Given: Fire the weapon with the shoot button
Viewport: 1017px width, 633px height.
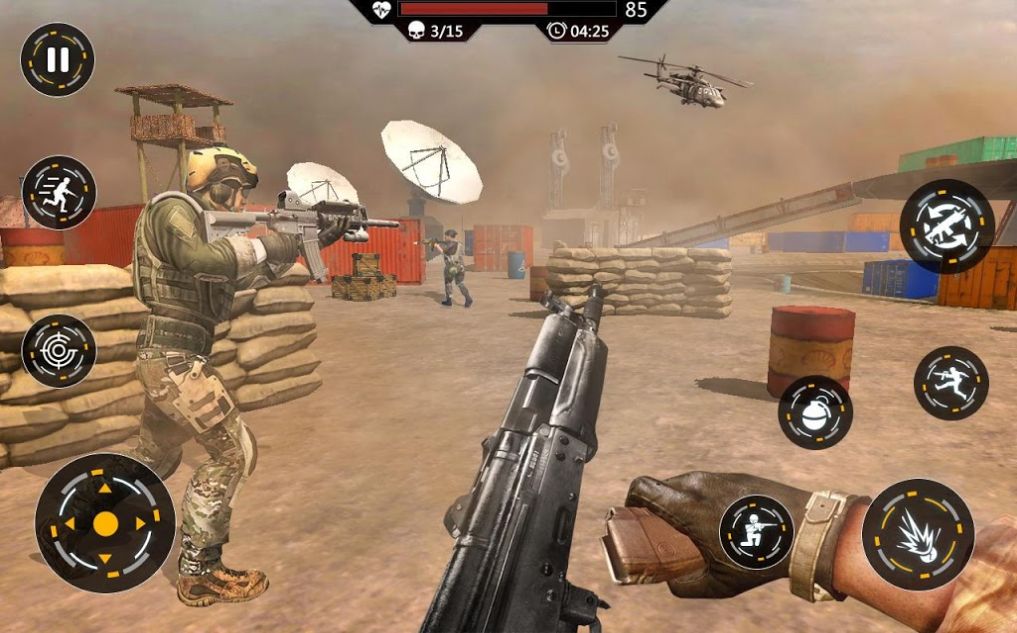Looking at the screenshot, I should [917, 535].
